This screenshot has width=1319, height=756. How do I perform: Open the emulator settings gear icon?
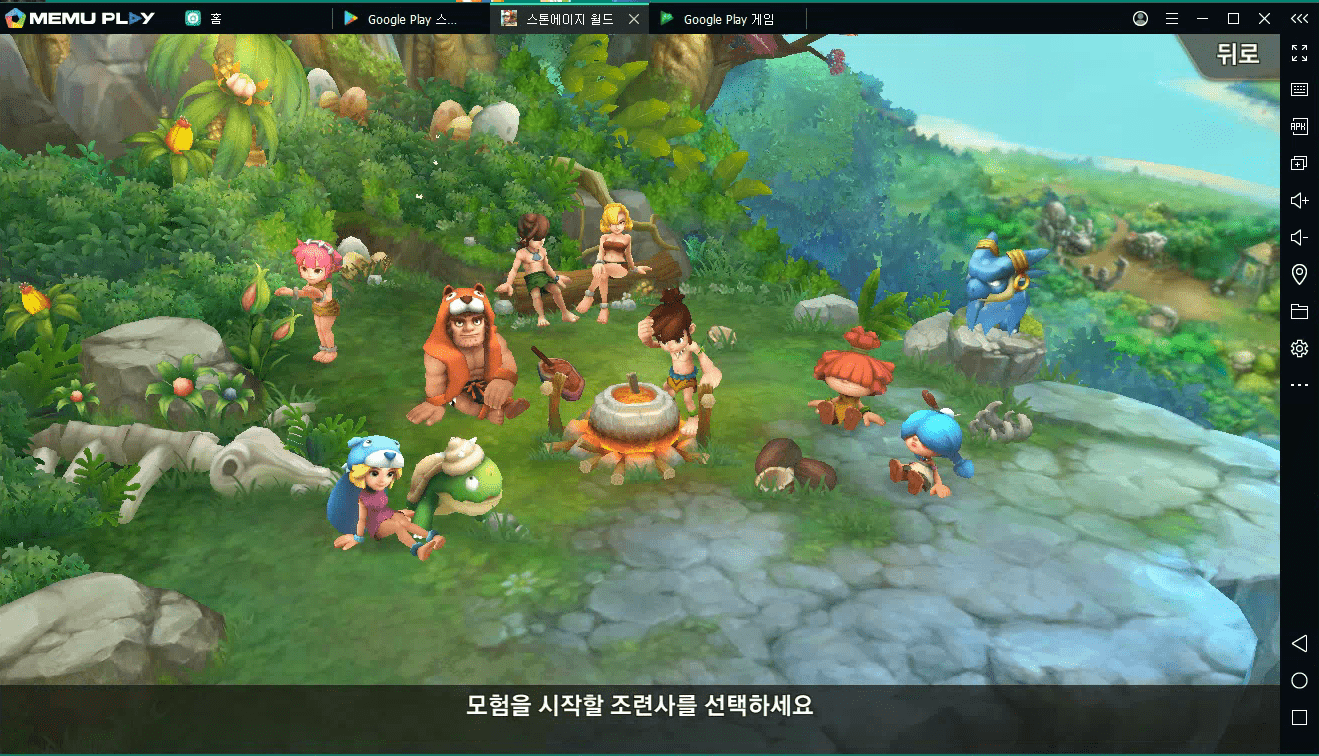1299,348
